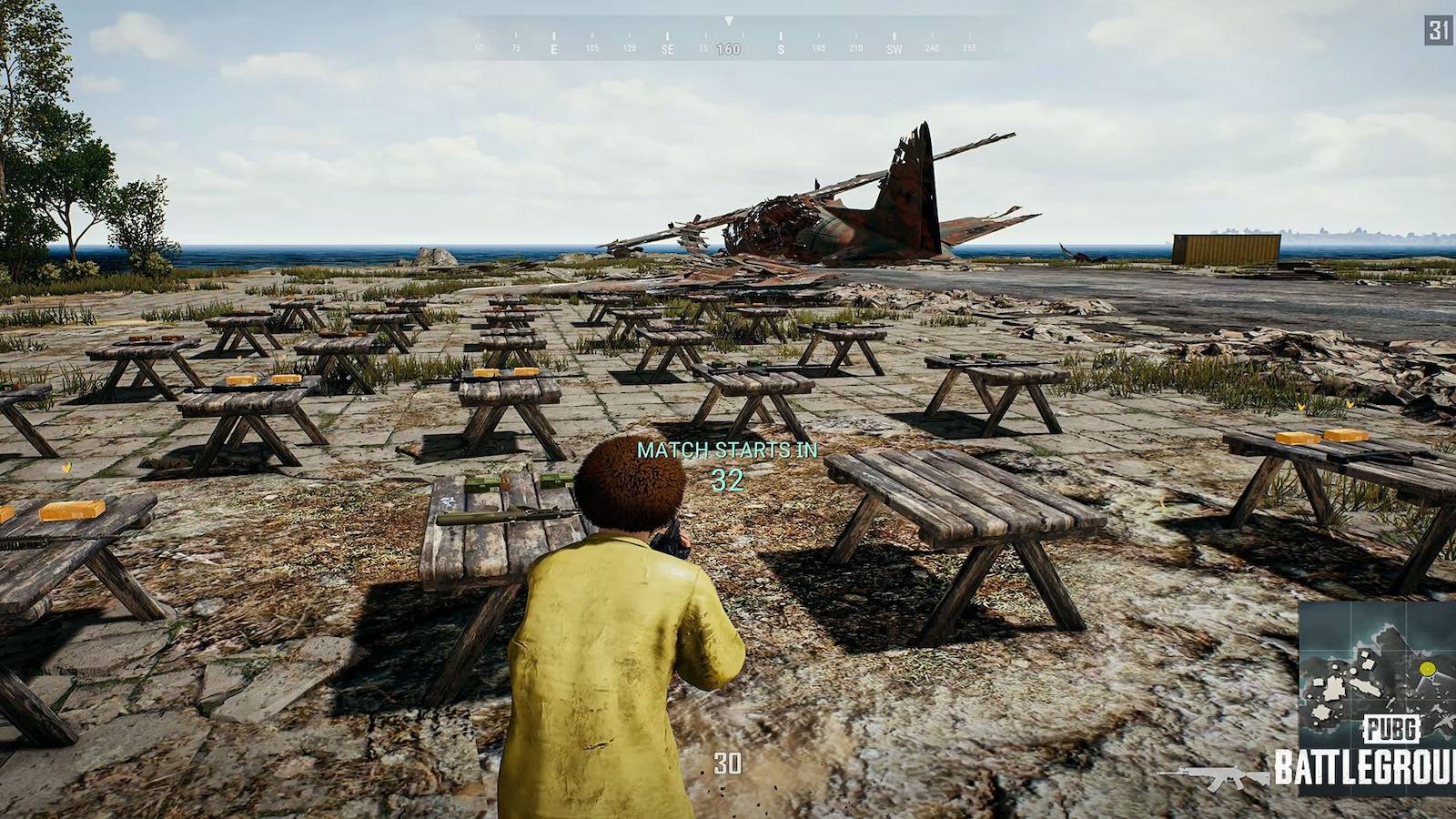Click the rifle silhouette watermark icon
This screenshot has width=1456, height=819.
[x=1218, y=779]
